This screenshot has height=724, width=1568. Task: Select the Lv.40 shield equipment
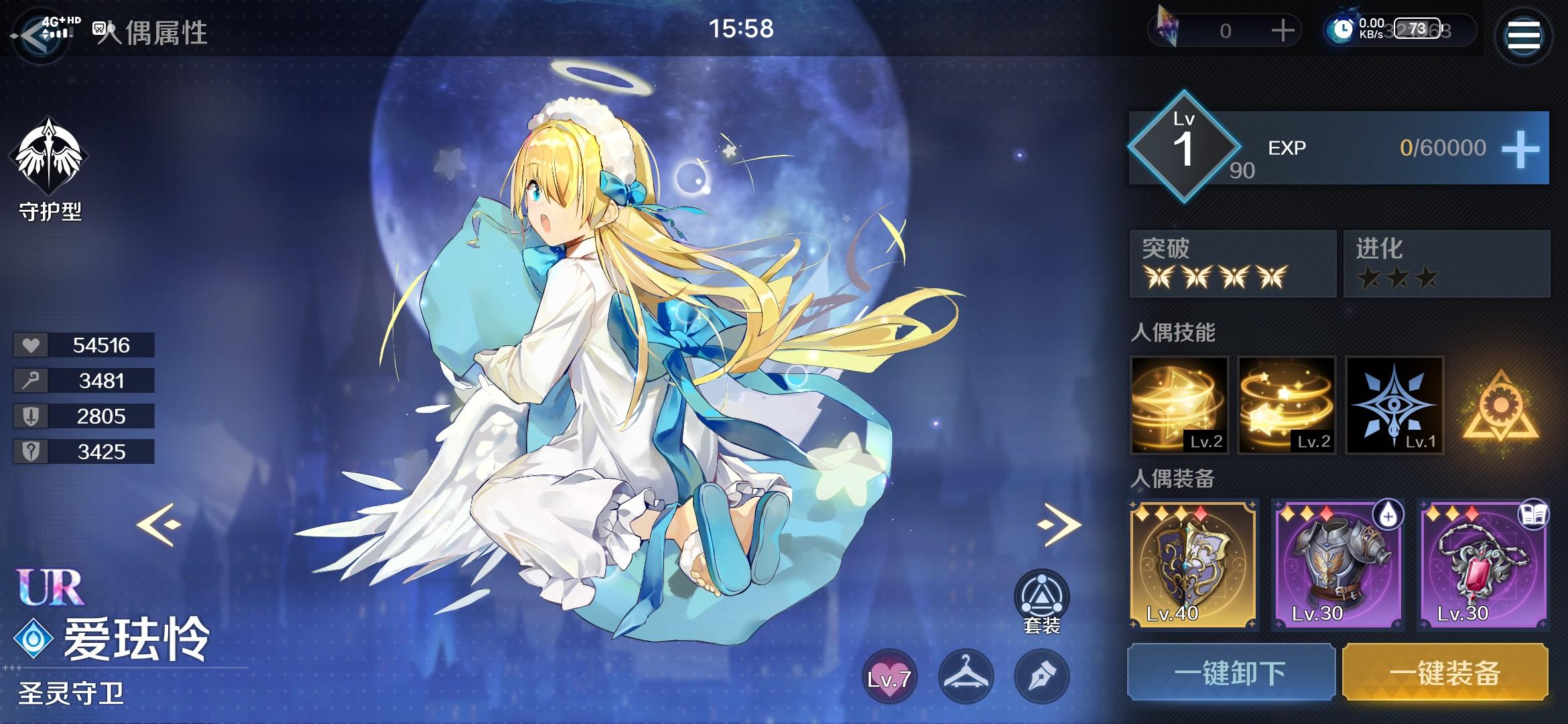click(x=1196, y=565)
